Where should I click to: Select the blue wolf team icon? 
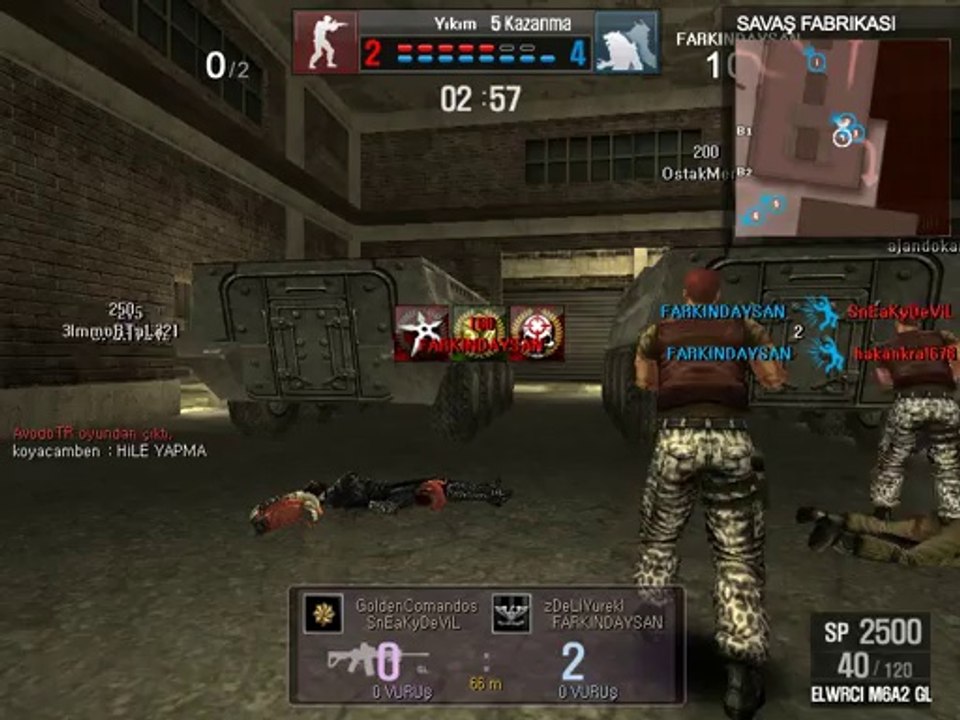[627, 42]
